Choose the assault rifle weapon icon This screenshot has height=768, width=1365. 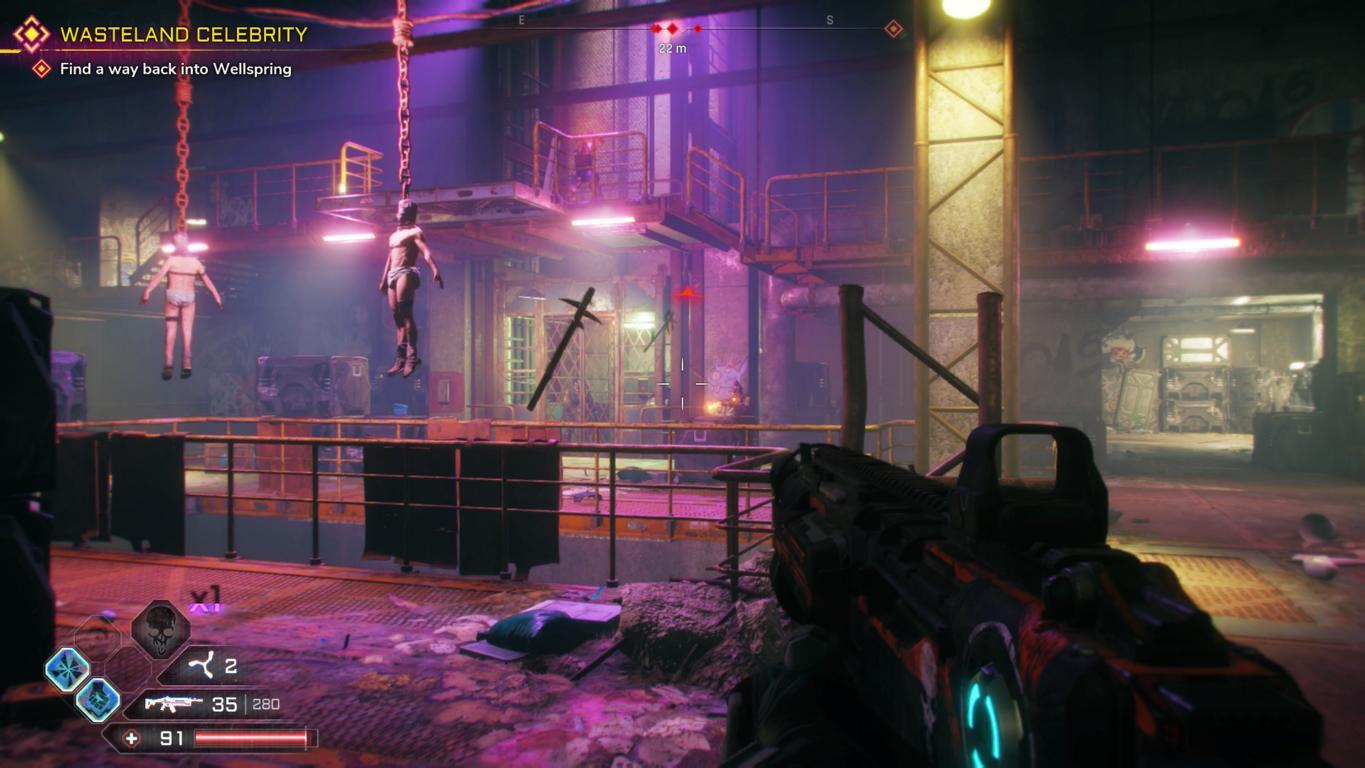coord(175,704)
